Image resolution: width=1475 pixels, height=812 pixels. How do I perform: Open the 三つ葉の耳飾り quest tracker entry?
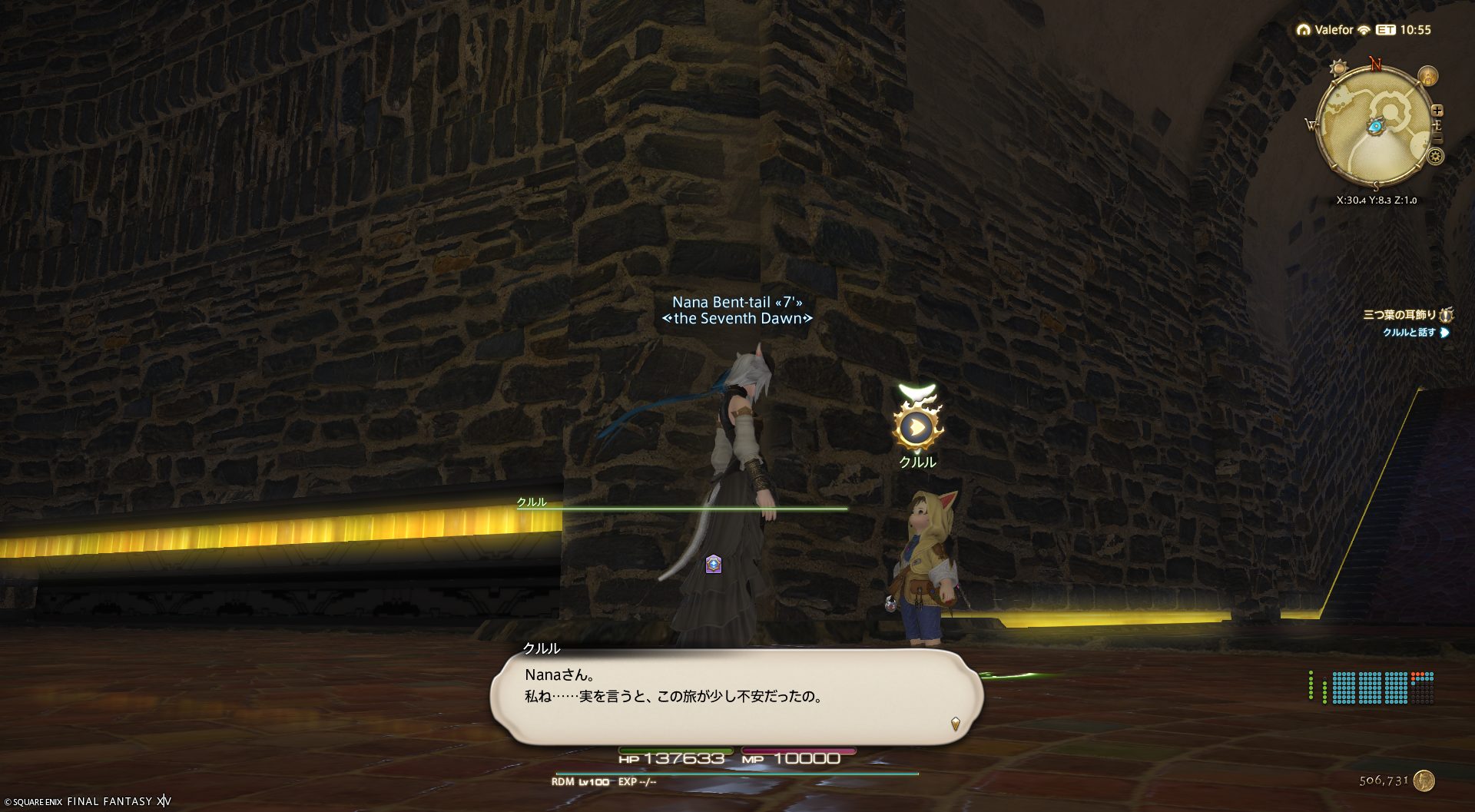tap(1399, 315)
